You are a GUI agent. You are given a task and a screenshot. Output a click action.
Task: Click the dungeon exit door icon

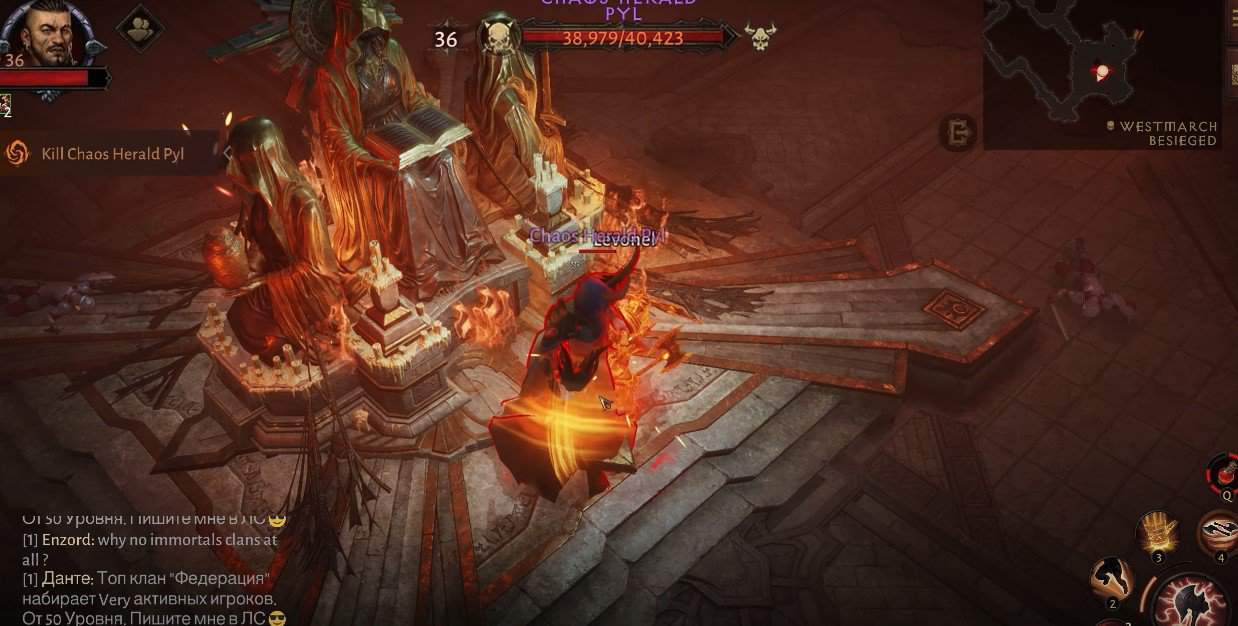click(x=957, y=132)
